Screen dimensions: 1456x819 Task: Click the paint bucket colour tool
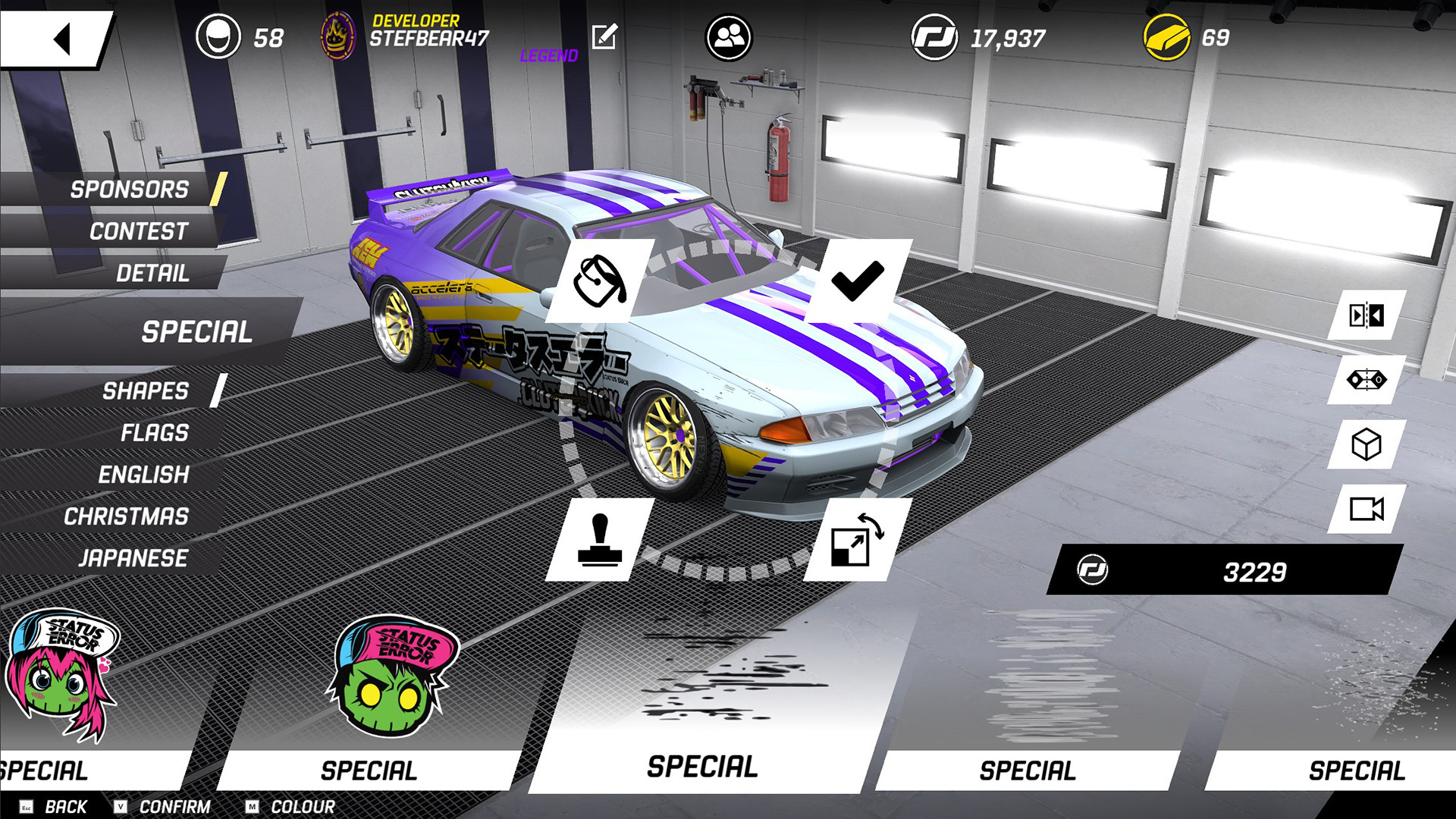click(599, 281)
